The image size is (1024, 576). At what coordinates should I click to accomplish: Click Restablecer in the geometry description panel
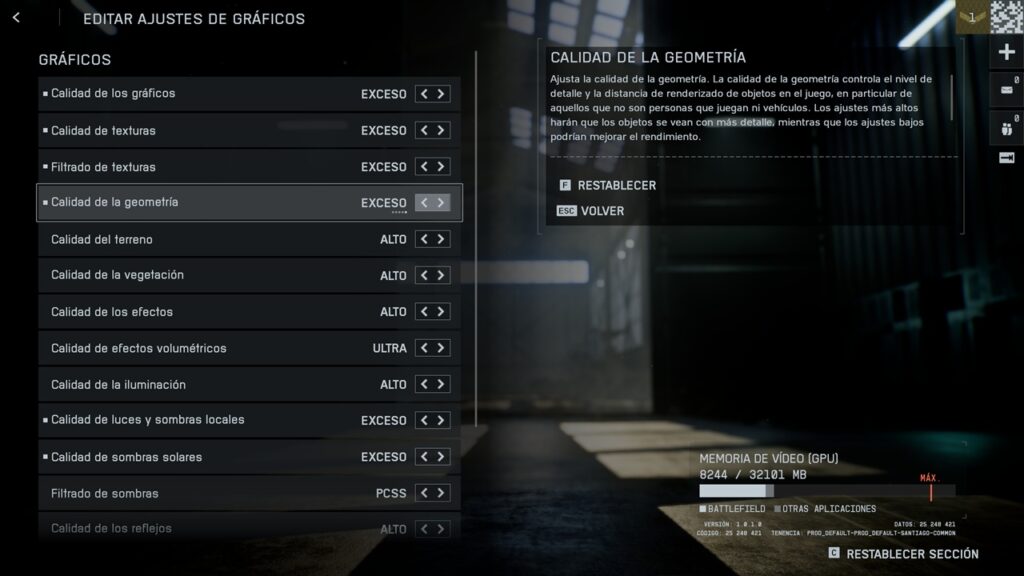click(x=616, y=185)
